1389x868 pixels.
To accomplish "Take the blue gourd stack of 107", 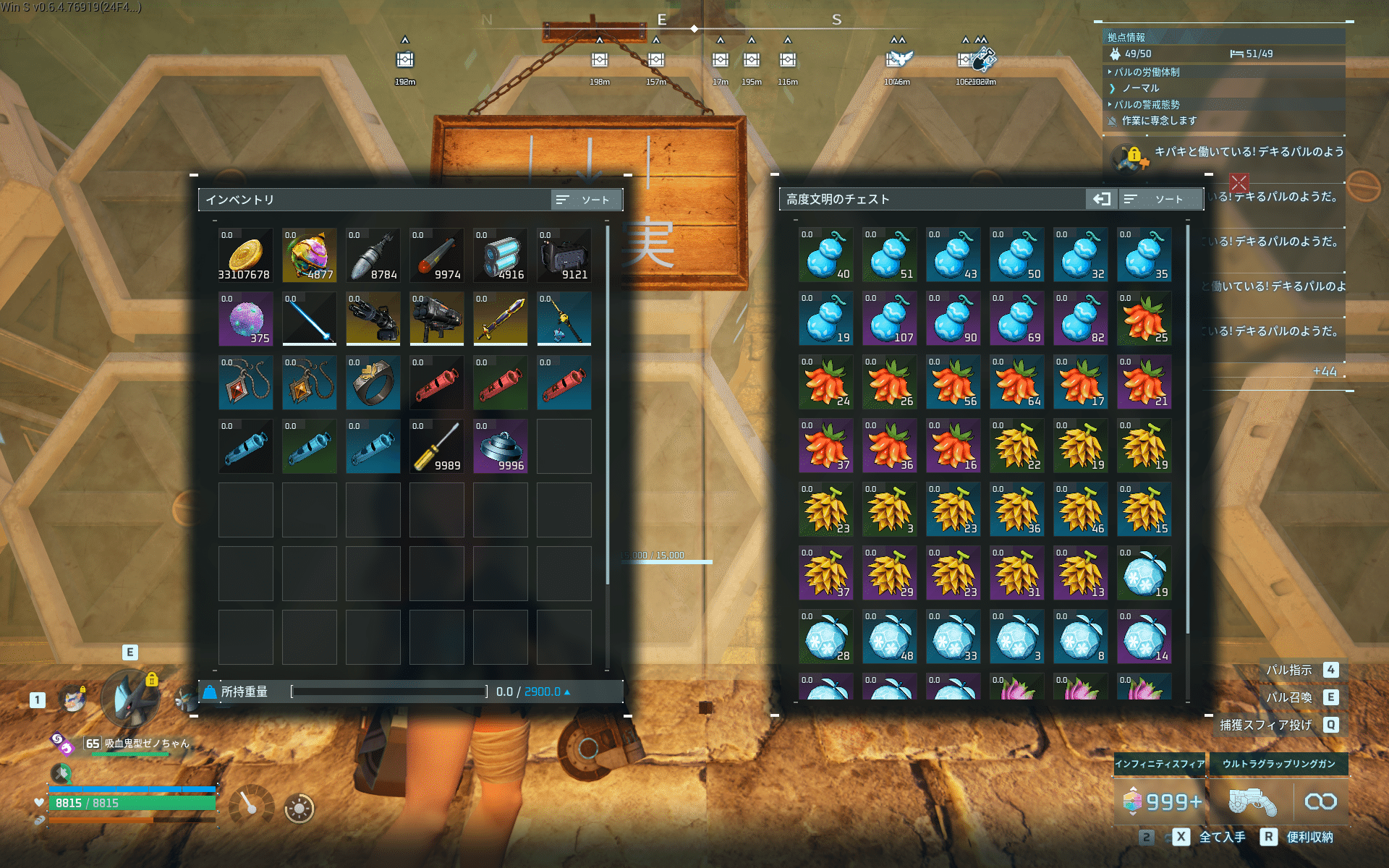I will 889,318.
